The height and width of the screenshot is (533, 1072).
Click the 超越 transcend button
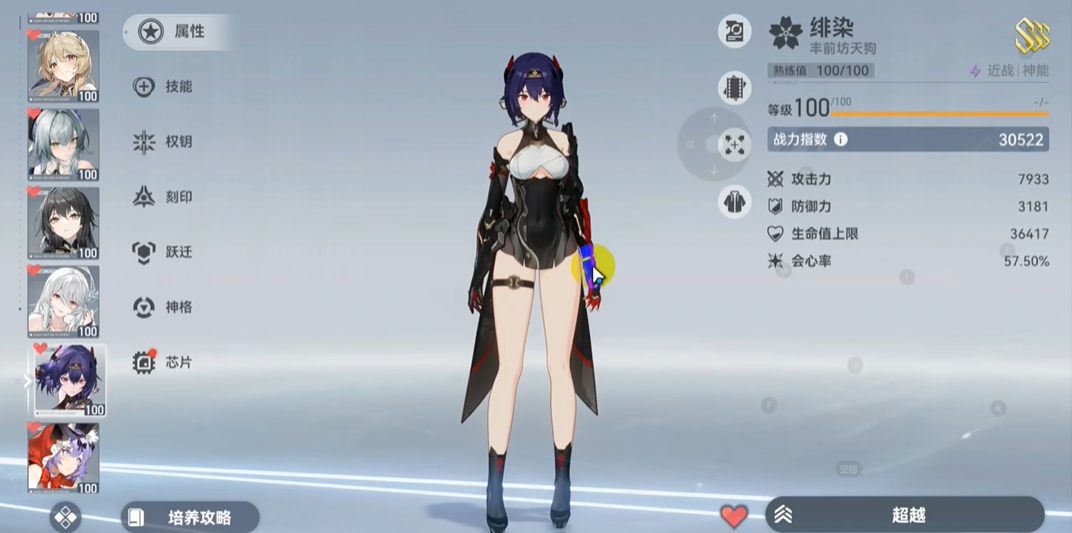tap(905, 515)
